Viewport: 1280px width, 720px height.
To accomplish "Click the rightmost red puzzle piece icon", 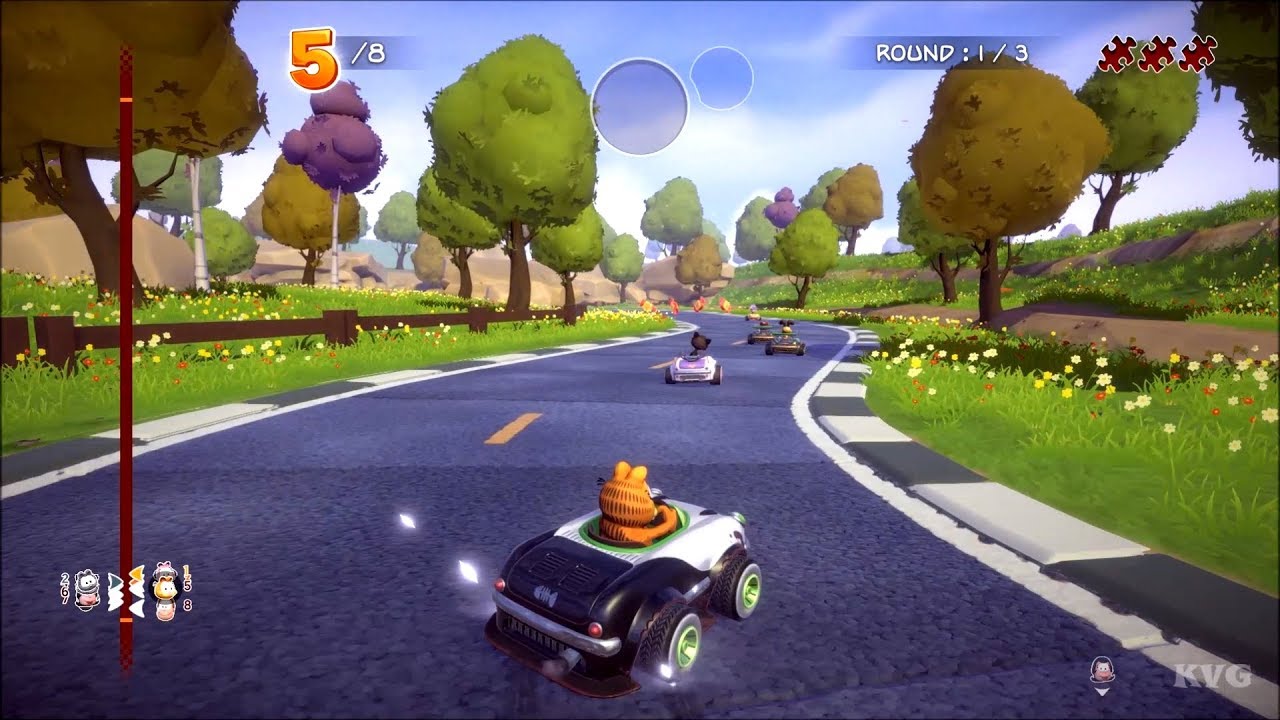I will click(1198, 52).
